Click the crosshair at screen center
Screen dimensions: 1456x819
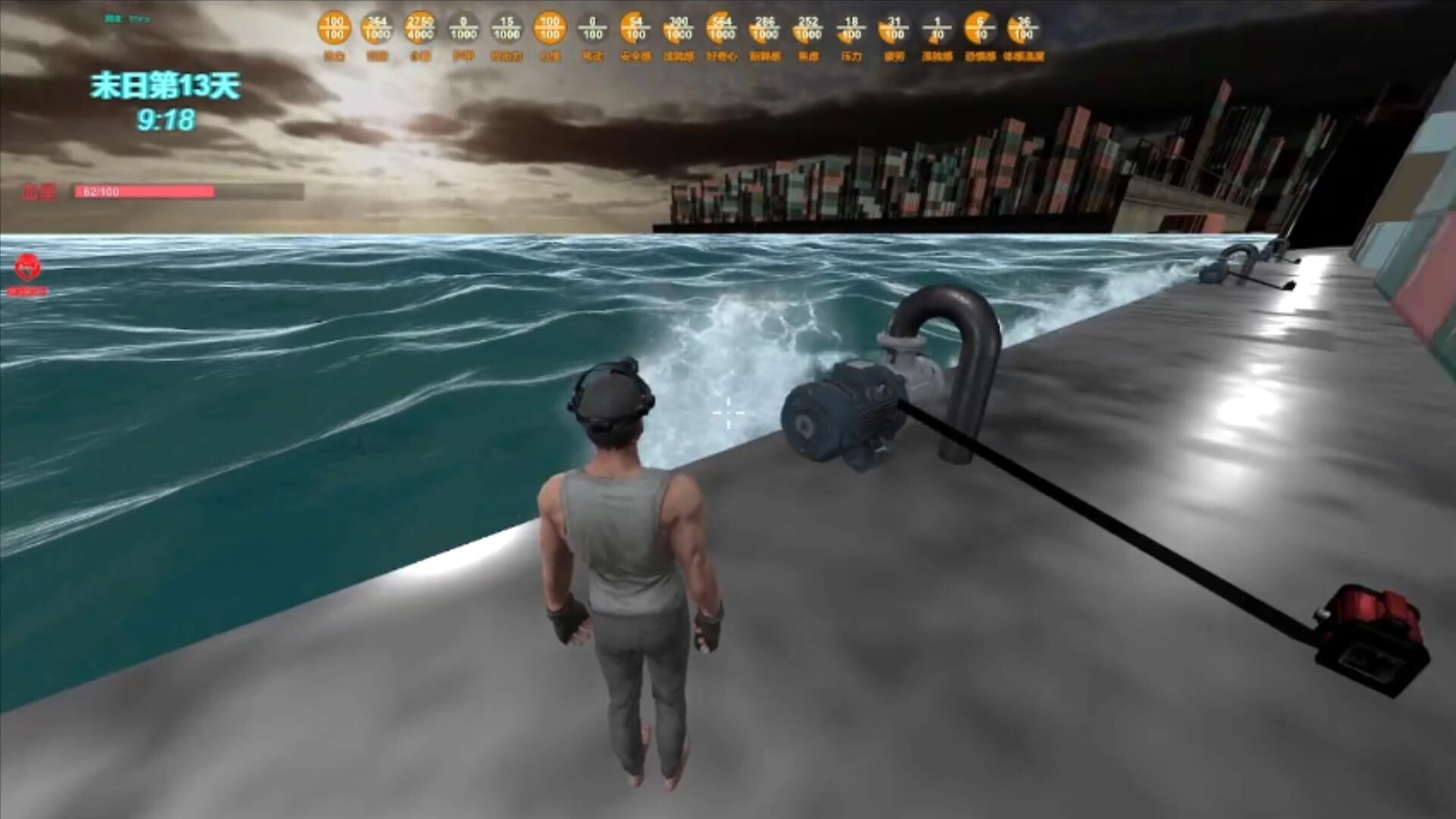tap(728, 413)
